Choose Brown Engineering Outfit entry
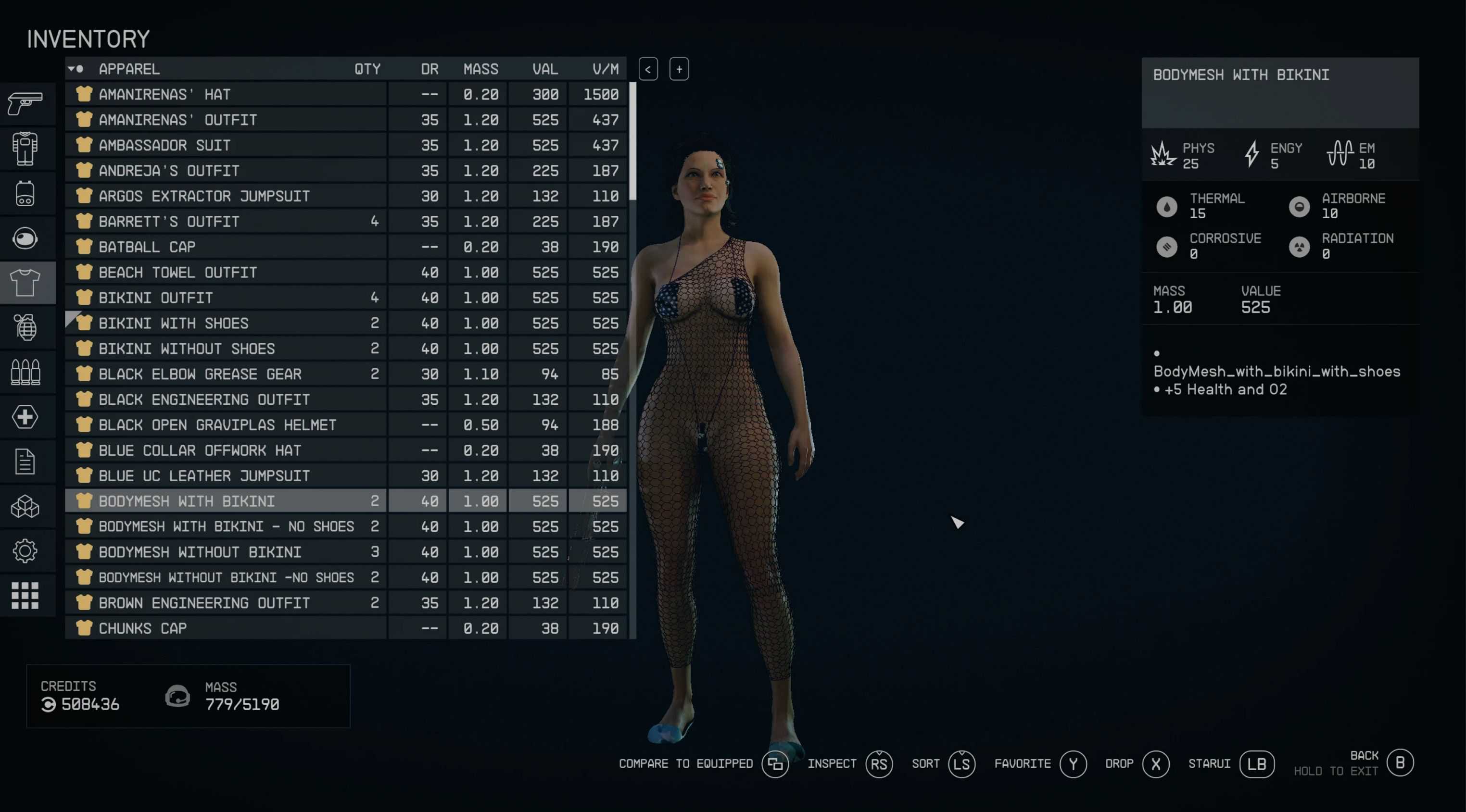The width and height of the screenshot is (1466, 812). pos(227,602)
